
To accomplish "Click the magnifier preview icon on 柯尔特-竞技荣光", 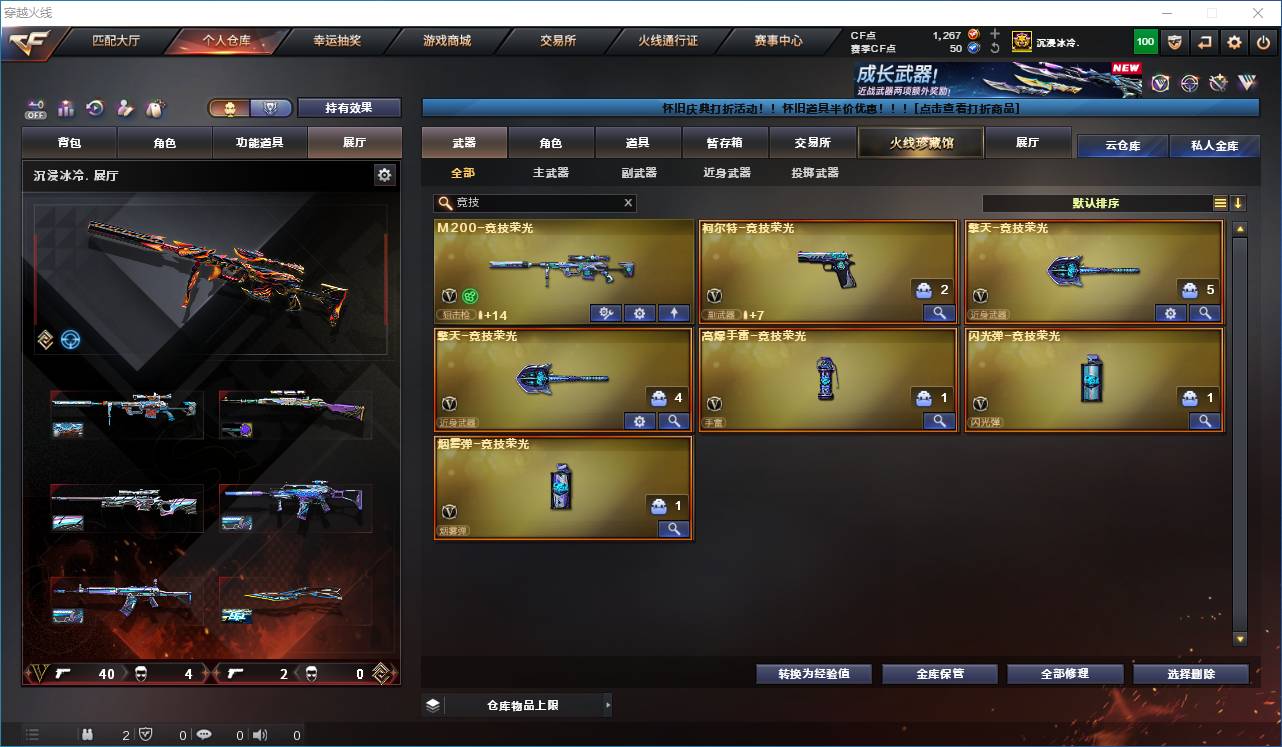I will point(938,313).
